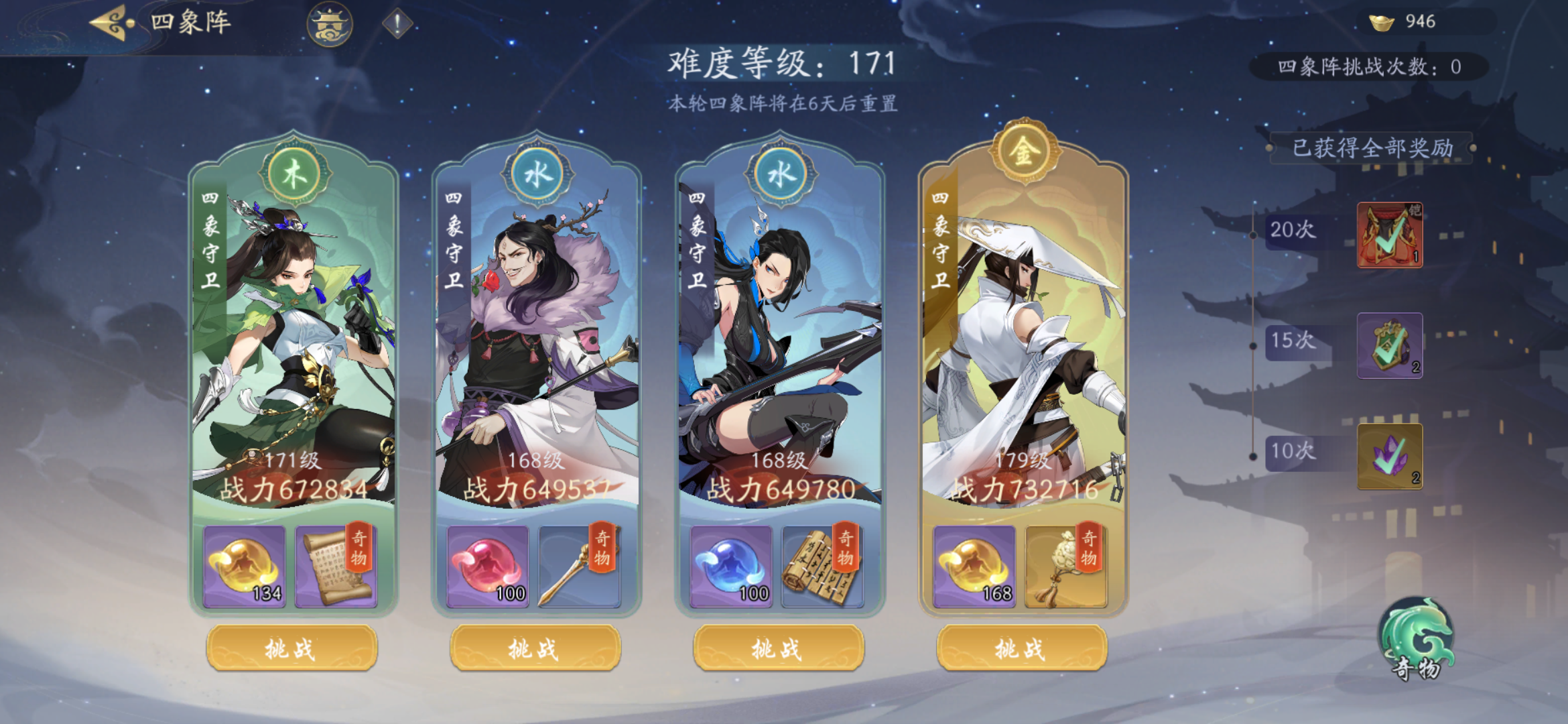Select the back arrow to exit 四象阵
The image size is (1568, 724).
[107, 22]
